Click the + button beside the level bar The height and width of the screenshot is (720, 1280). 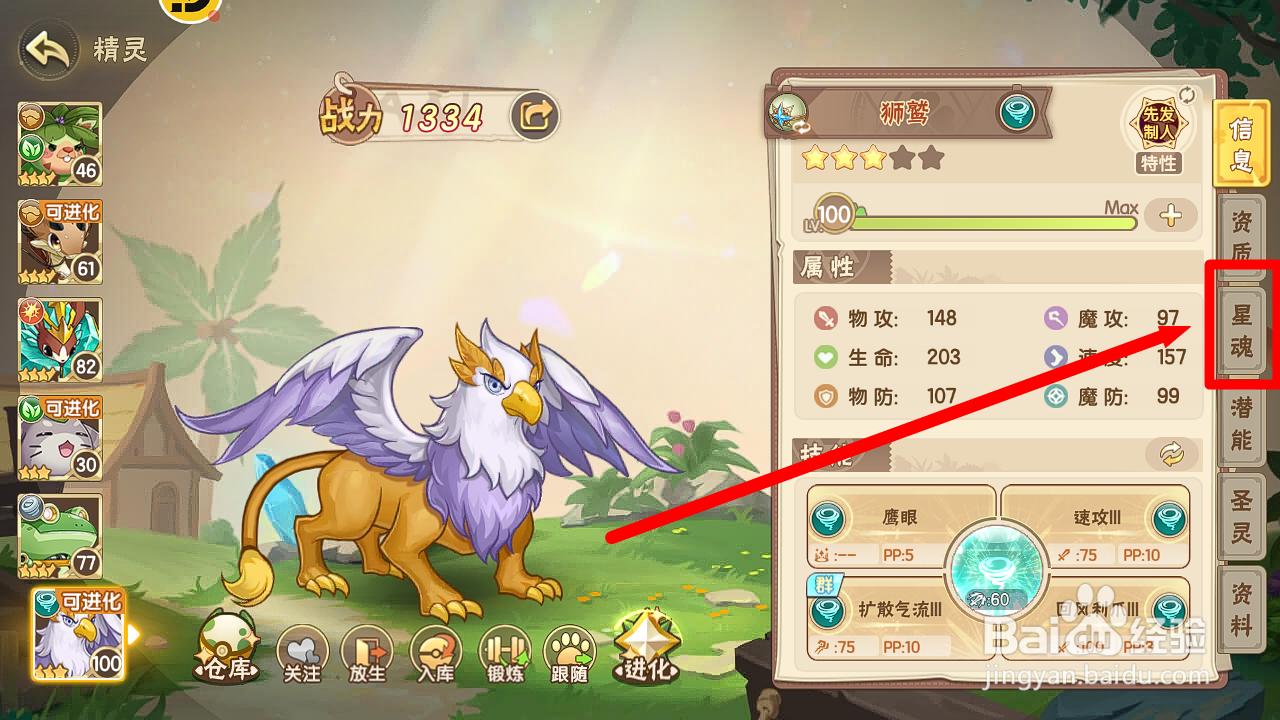click(1170, 215)
